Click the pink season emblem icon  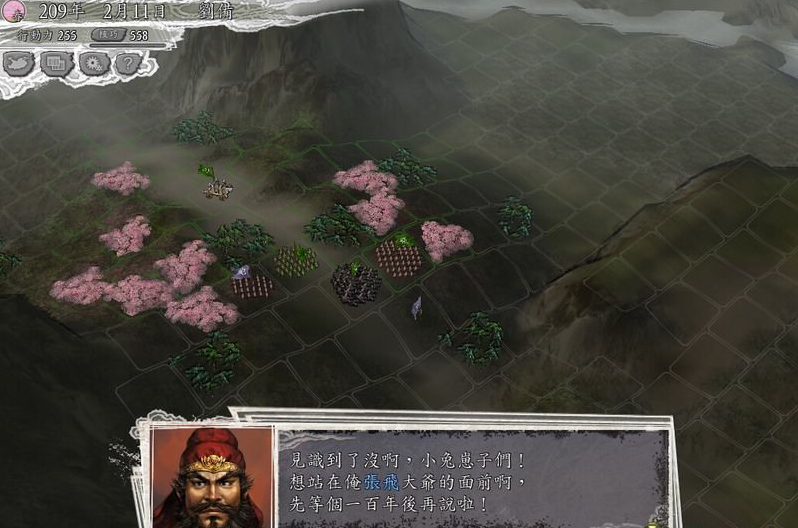coord(12,12)
